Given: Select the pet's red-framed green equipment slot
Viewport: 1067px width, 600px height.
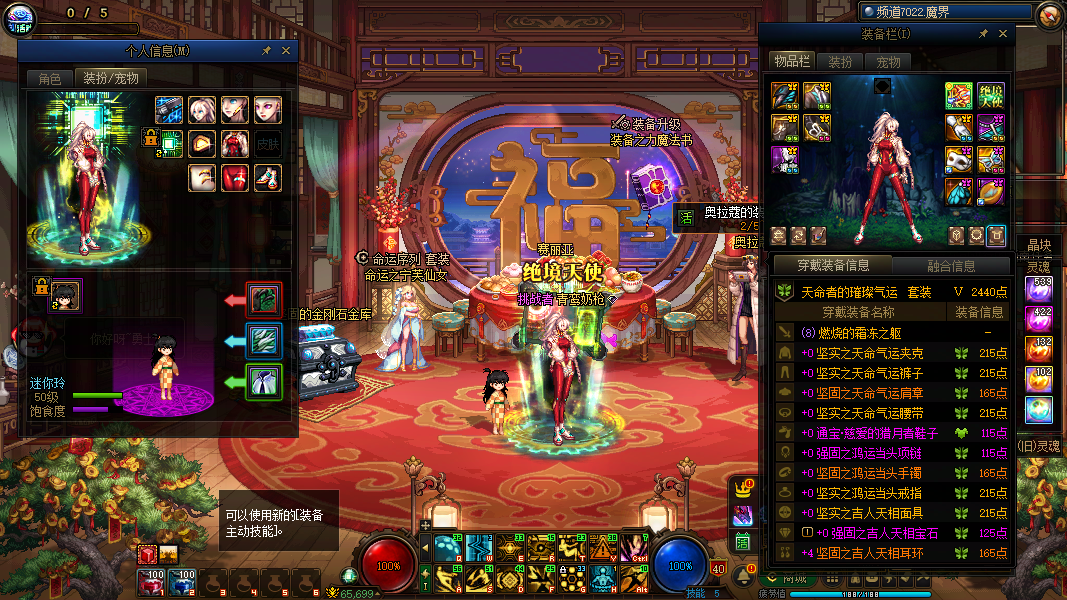Looking at the screenshot, I should click(x=264, y=299).
